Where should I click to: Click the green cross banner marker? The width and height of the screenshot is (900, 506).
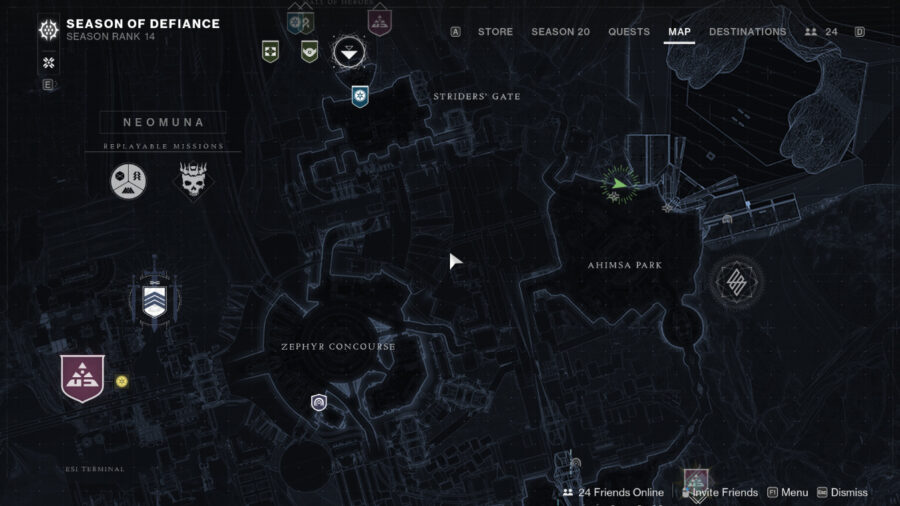[x=269, y=50]
